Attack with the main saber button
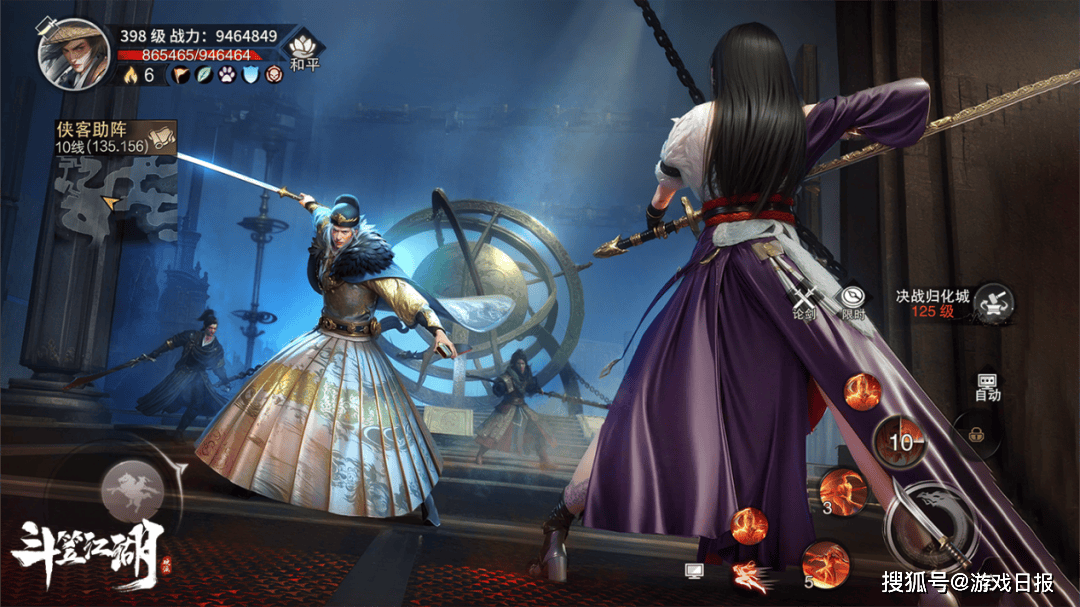1080x607 pixels. coord(932,523)
